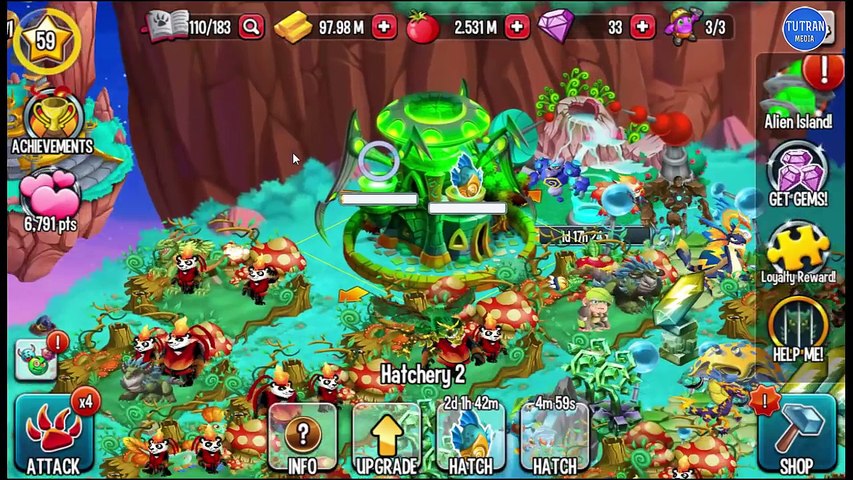
Task: Select the hatch egg with 4m 59s timer
Action: point(554,438)
